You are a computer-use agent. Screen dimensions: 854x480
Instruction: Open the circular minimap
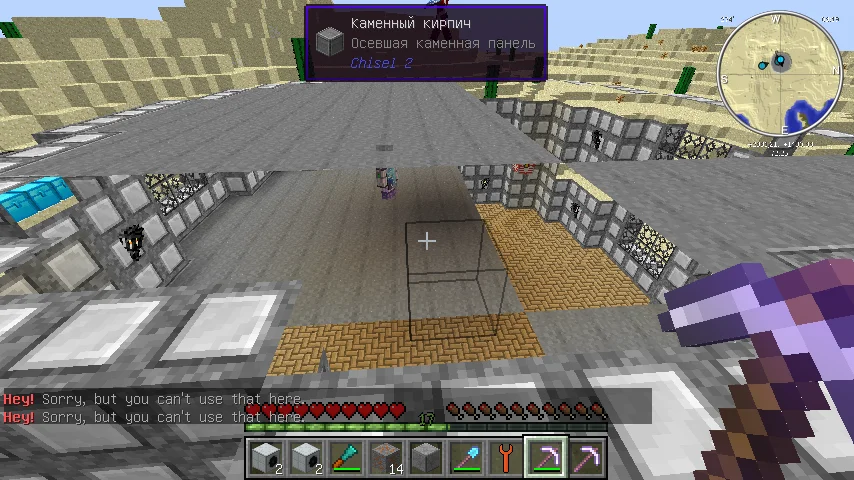click(x=779, y=73)
